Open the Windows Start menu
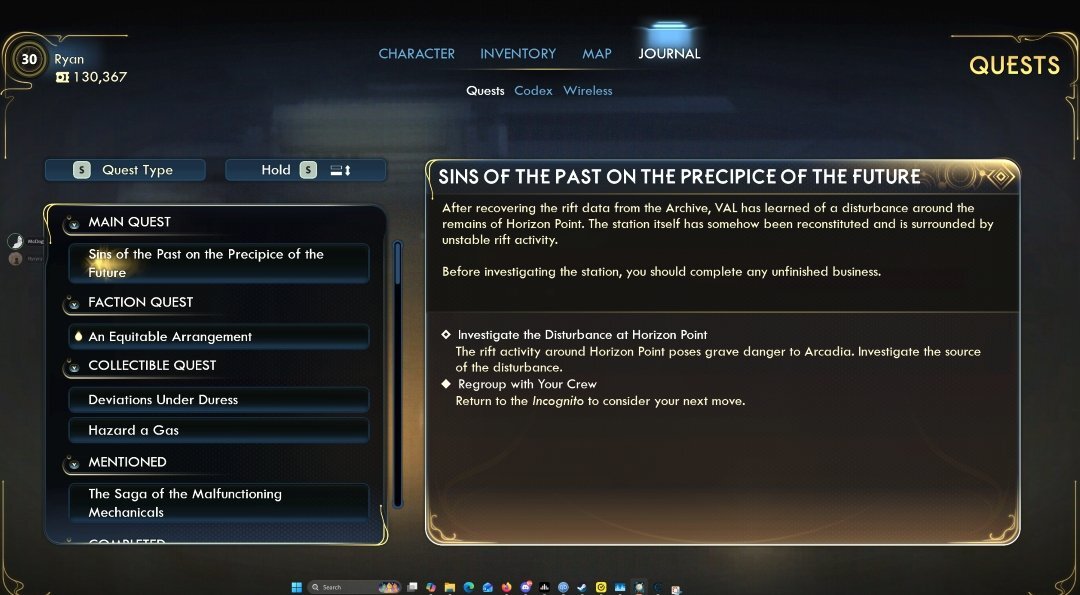 (x=296, y=587)
